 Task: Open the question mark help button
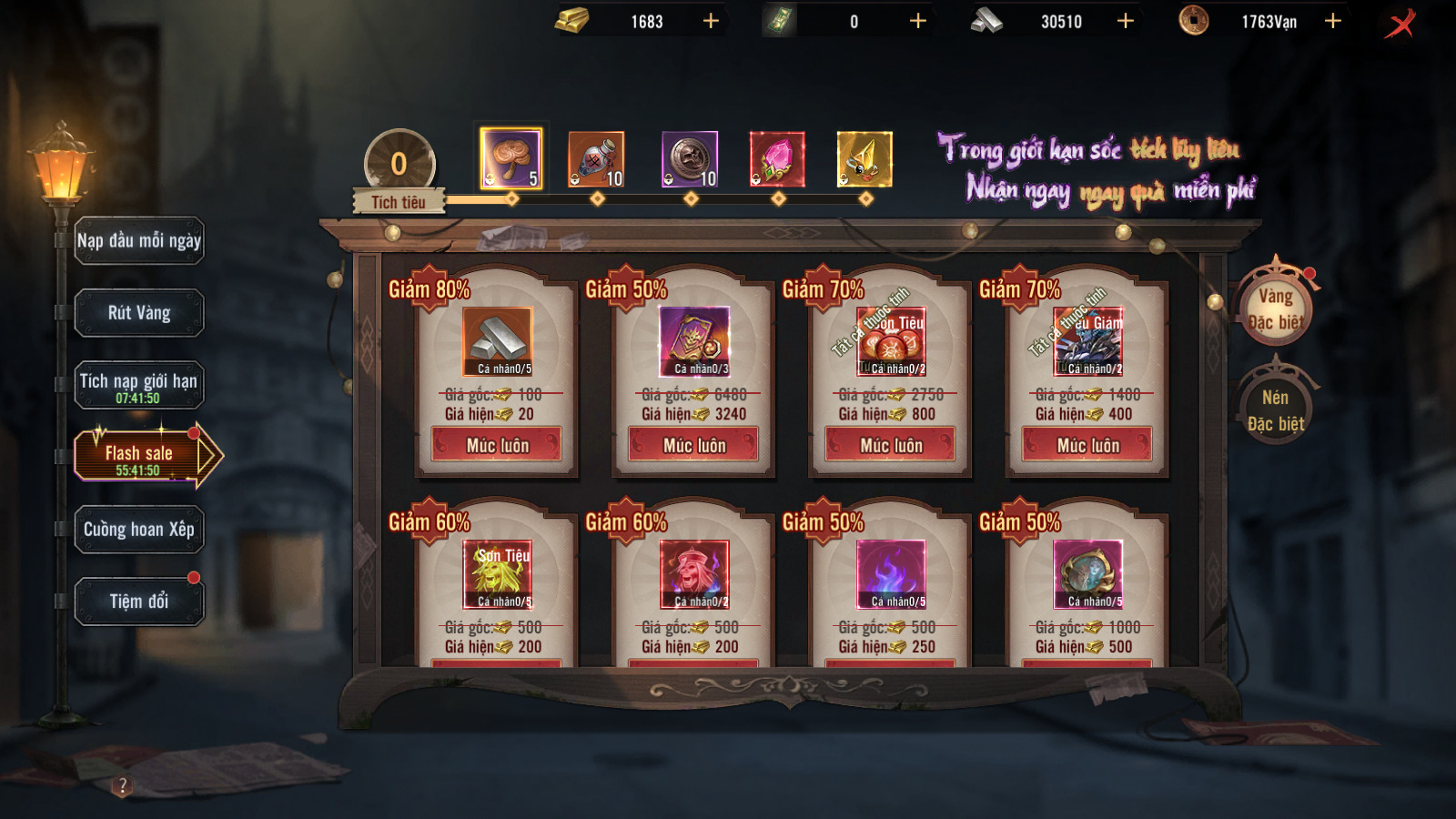tap(123, 785)
